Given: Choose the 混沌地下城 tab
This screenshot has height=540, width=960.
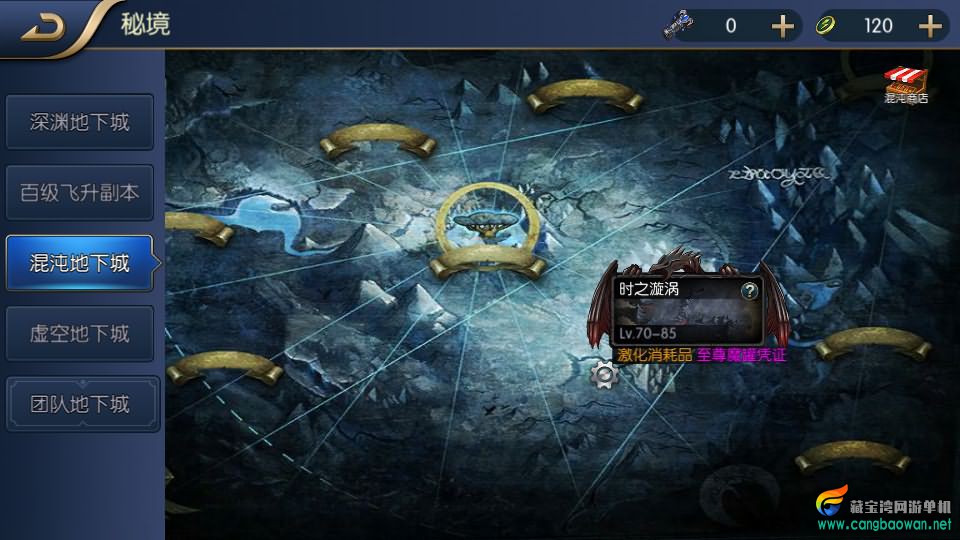Looking at the screenshot, I should pyautogui.click(x=80, y=263).
